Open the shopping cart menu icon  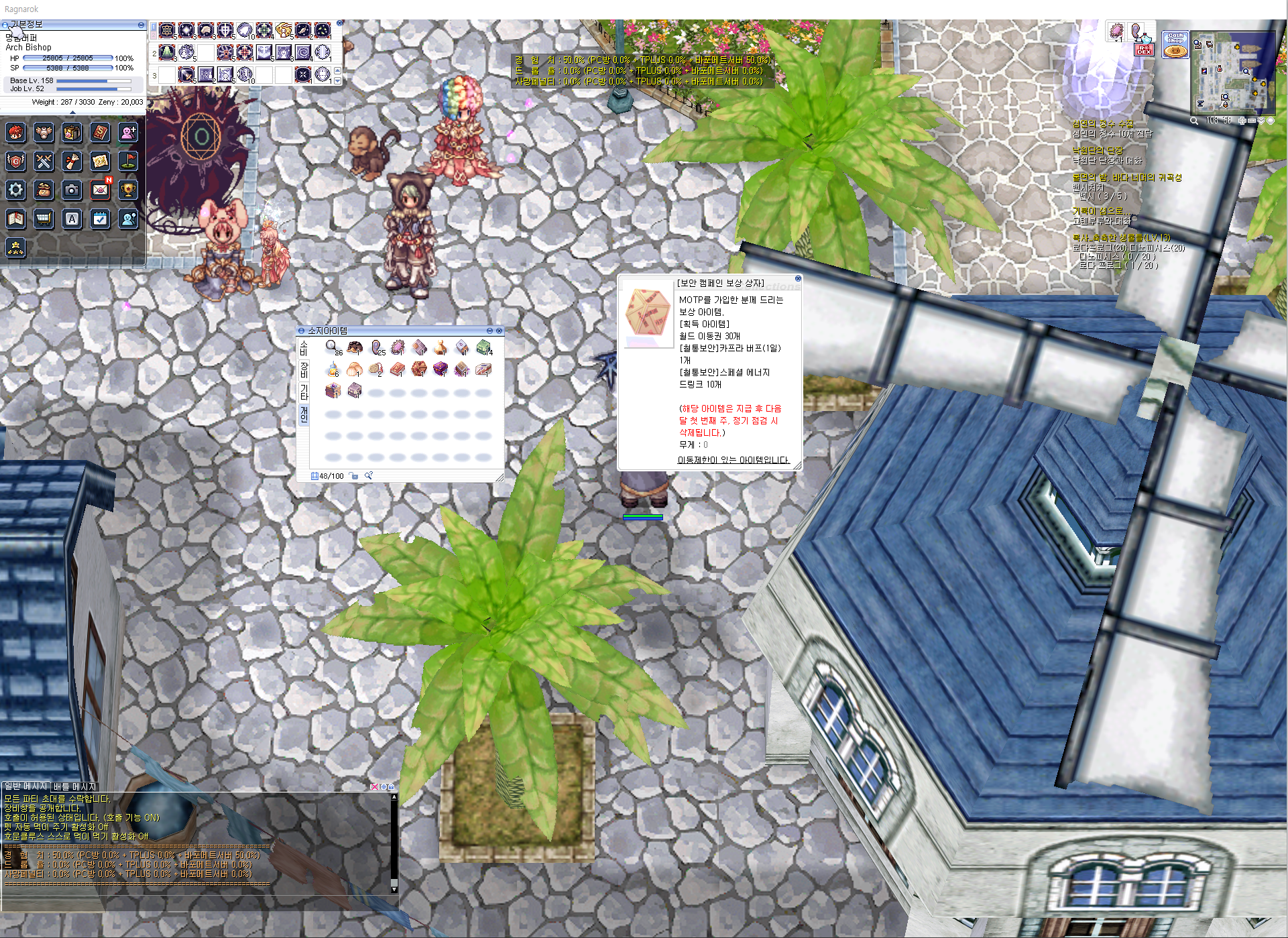tap(44, 219)
